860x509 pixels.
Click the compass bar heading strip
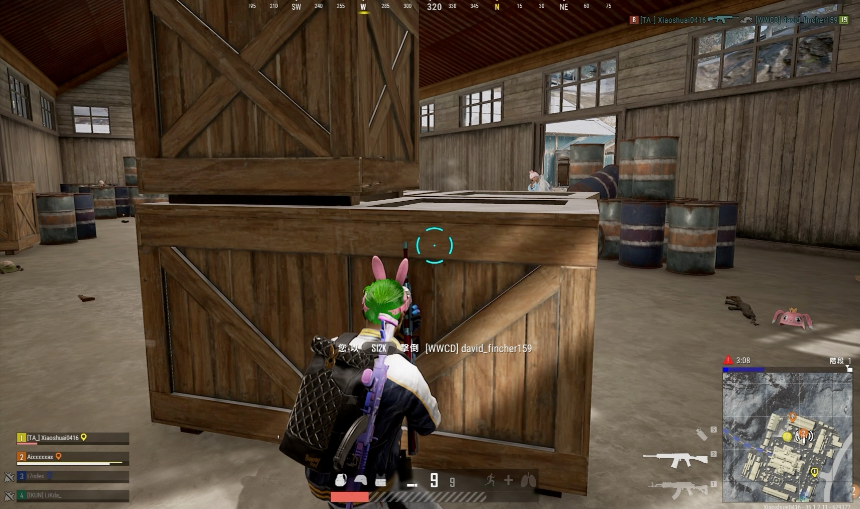[x=430, y=7]
